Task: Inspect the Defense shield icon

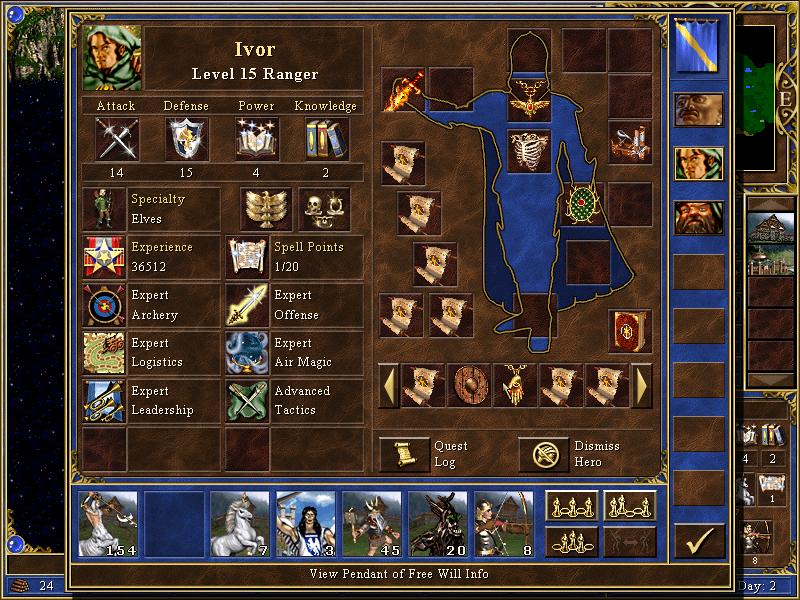Action: 187,138
